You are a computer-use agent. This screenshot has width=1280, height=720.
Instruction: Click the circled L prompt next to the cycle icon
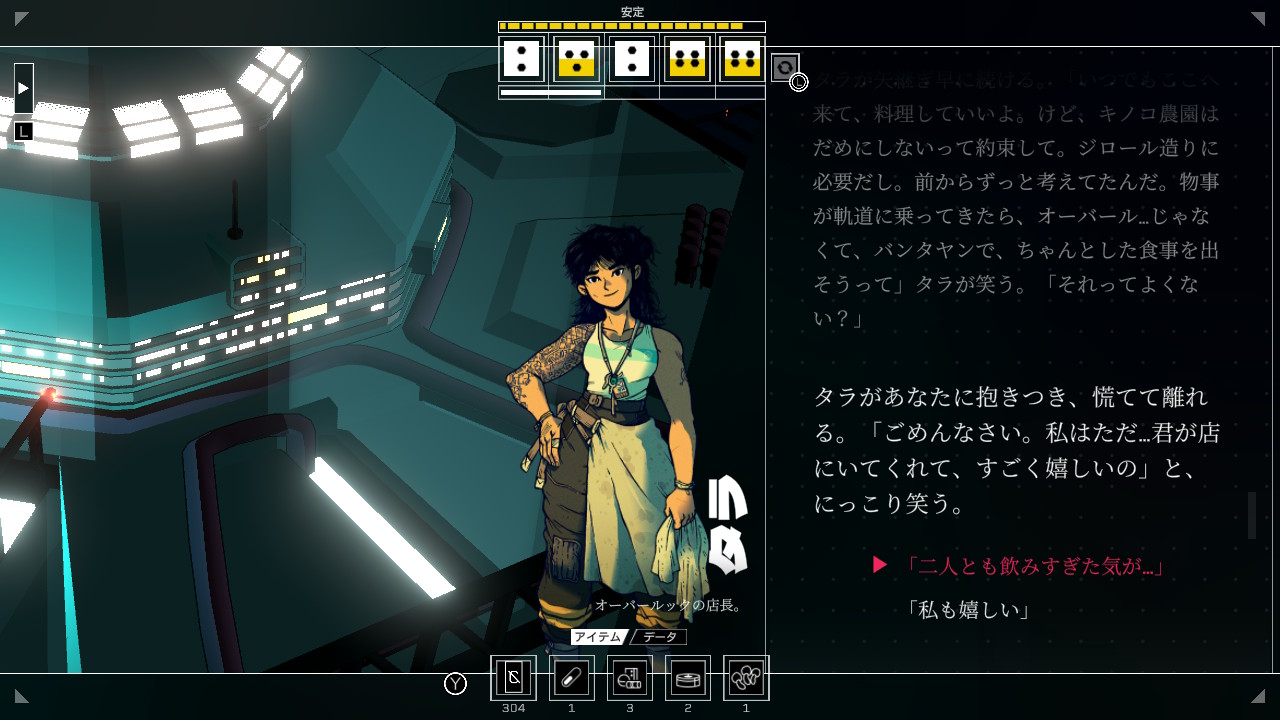(797, 83)
